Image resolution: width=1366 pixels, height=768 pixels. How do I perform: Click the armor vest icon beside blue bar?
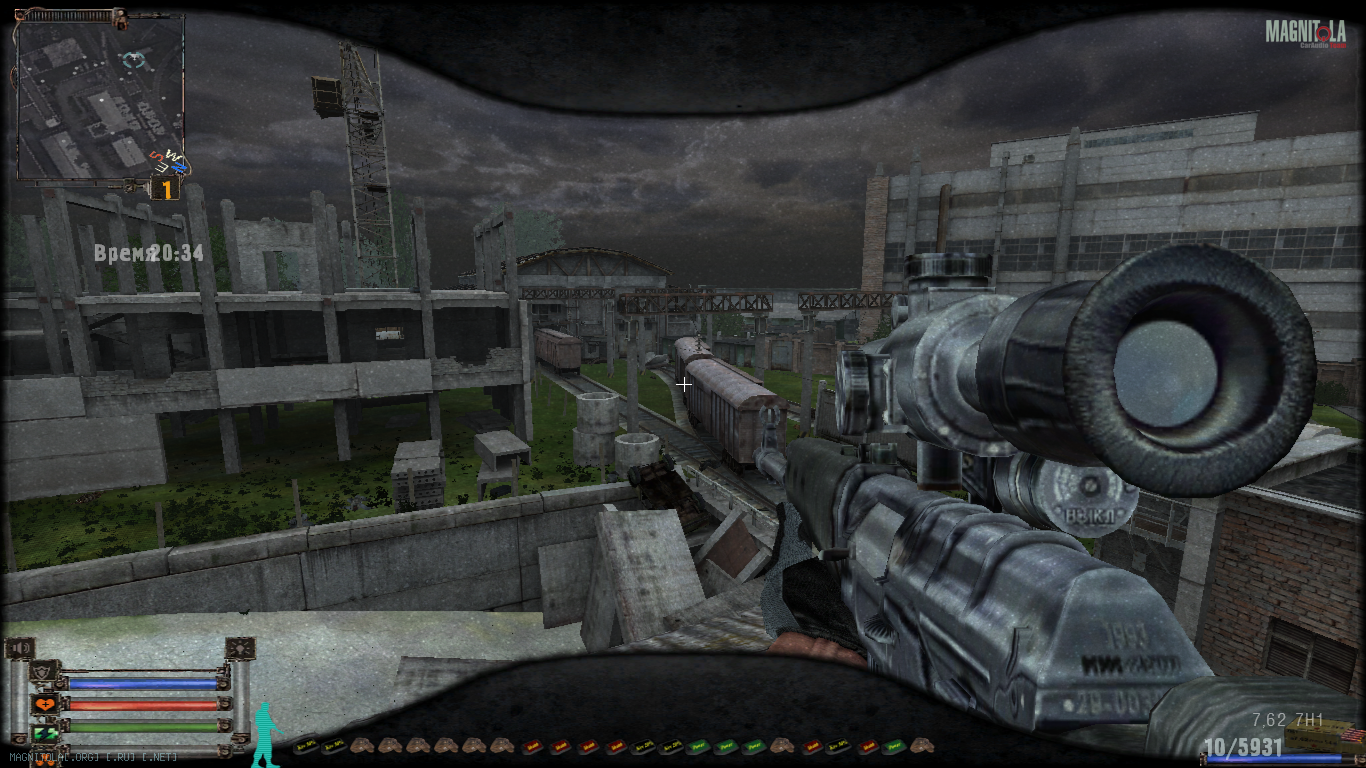[x=44, y=671]
